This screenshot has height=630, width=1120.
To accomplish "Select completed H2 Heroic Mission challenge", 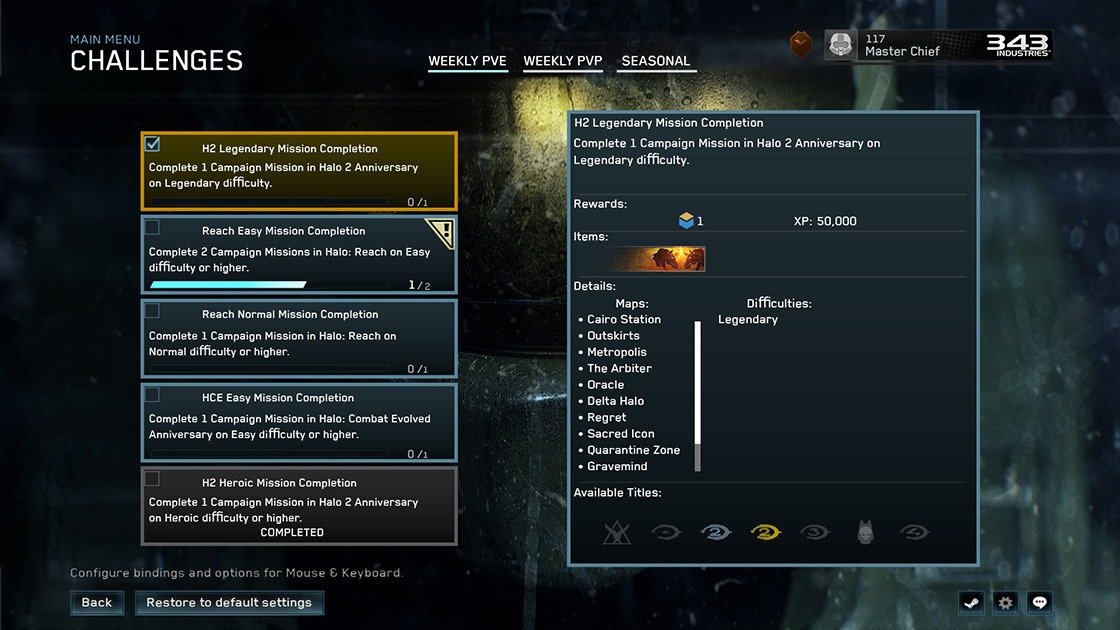I will pyautogui.click(x=299, y=506).
